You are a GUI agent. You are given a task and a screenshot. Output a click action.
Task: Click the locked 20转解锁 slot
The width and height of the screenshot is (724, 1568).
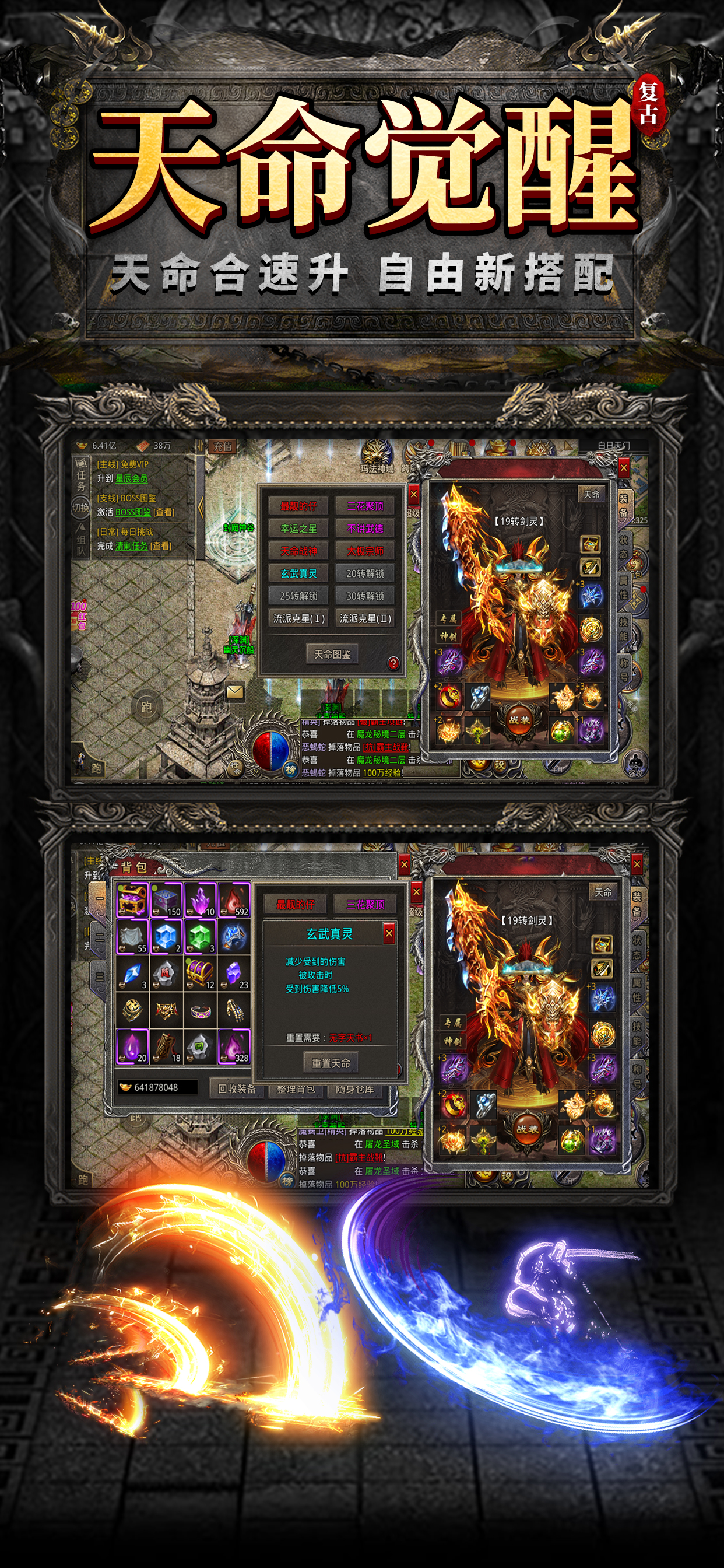[365, 573]
